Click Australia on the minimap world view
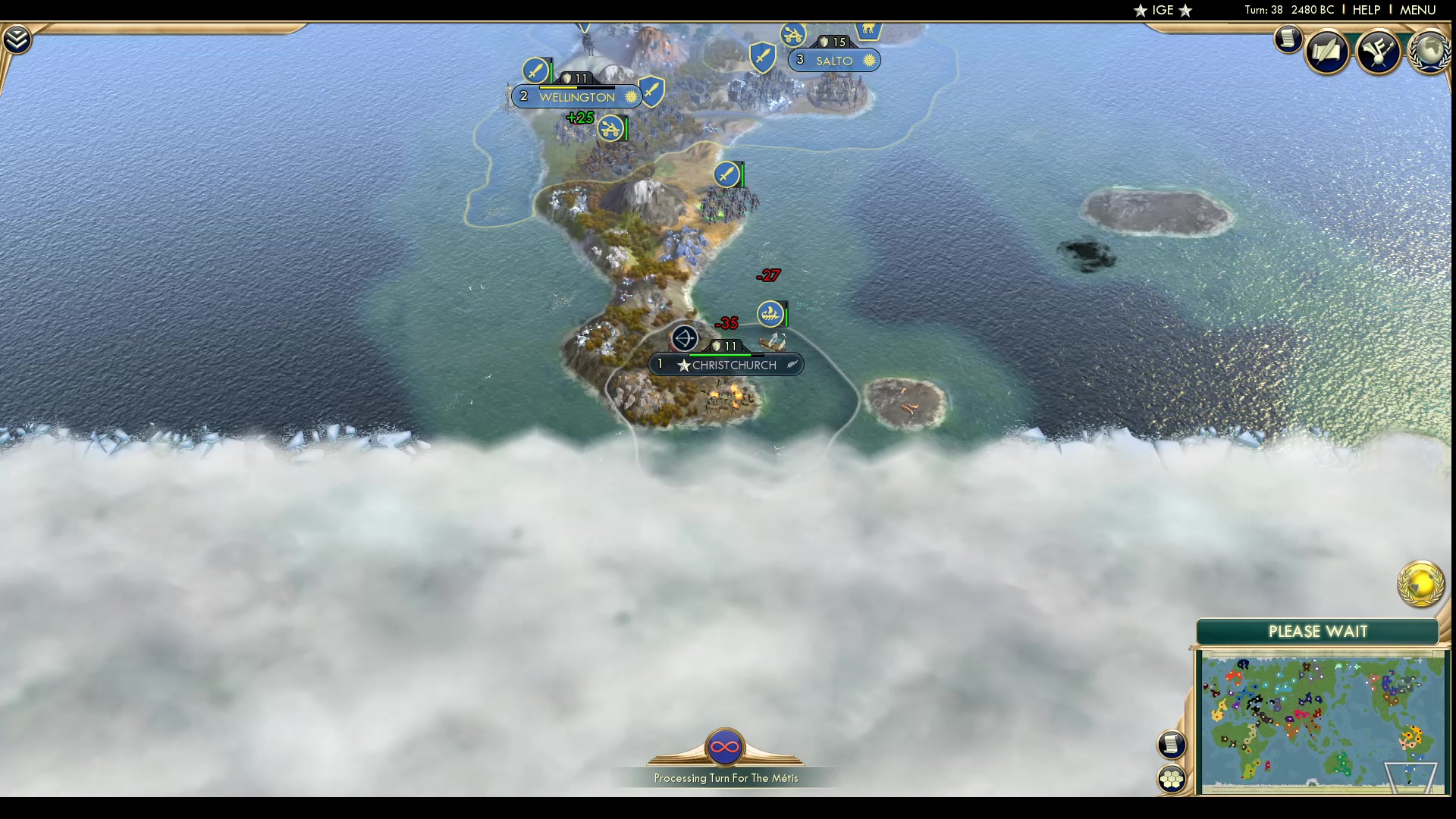Image resolution: width=1456 pixels, height=819 pixels. point(1341,767)
